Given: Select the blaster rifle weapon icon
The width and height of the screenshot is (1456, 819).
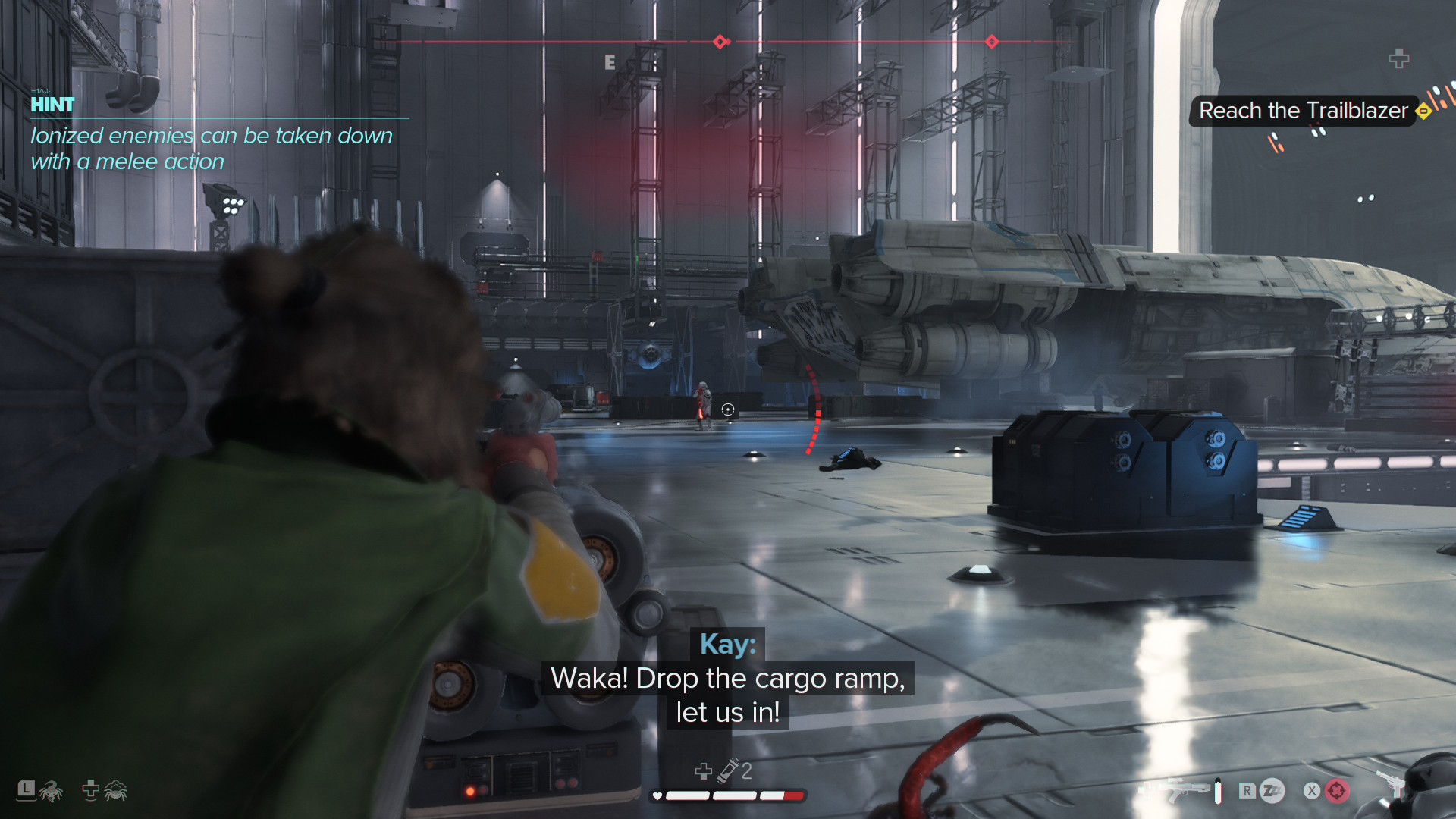Looking at the screenshot, I should click(1183, 791).
